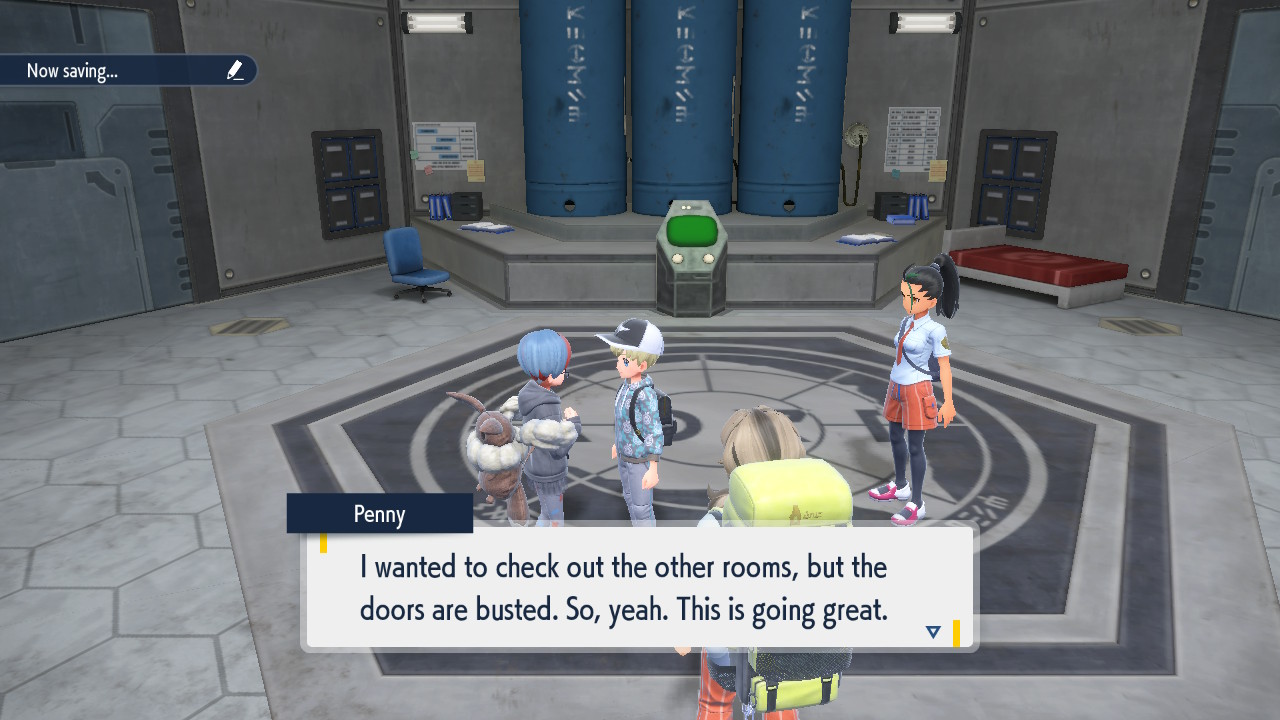Advance Penny's dialogue with the arrow indicator
Viewport: 1280px width, 720px height.
tap(933, 632)
